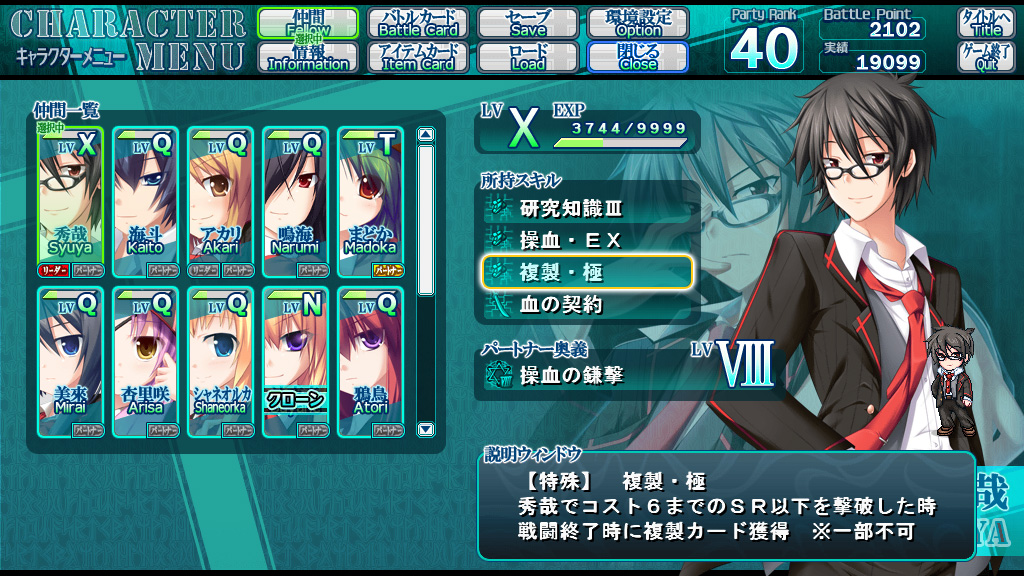Viewport: 1024px width, 576px height.
Task: Select Shaneorka's character card
Action: coord(220,361)
